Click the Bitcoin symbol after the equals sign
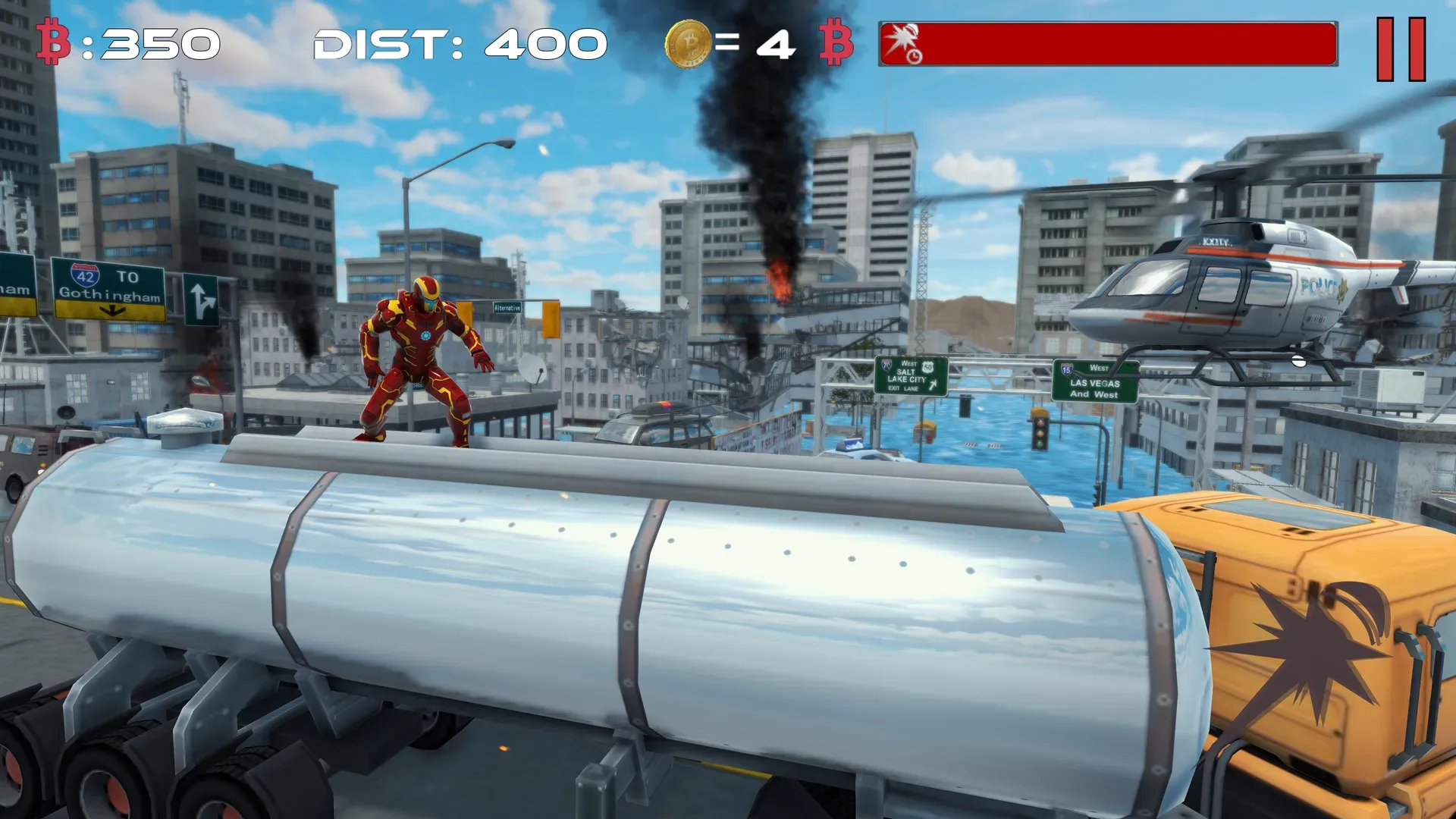Screen dimensions: 1456x819 834,43
